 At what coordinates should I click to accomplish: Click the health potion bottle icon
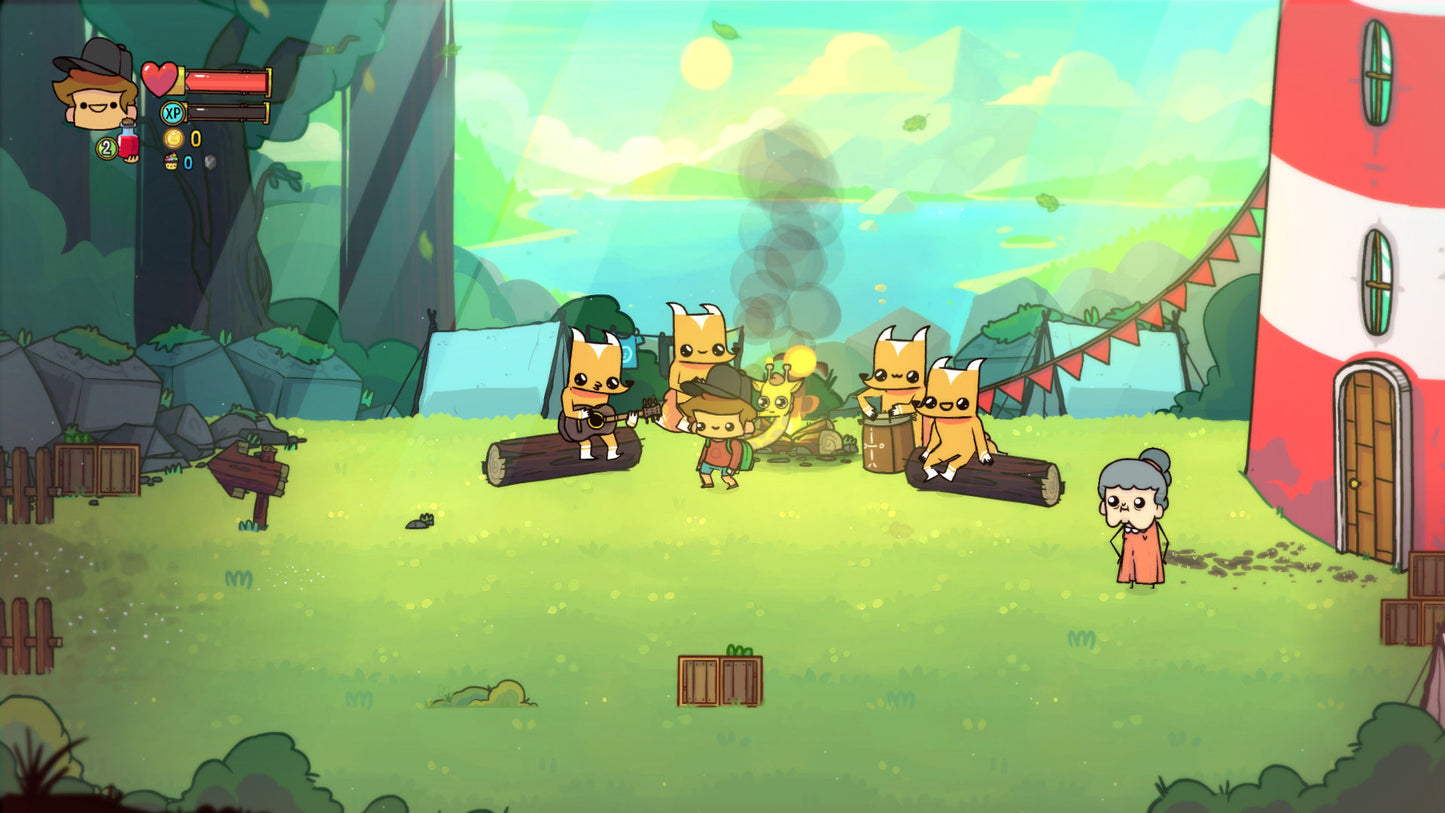(129, 143)
